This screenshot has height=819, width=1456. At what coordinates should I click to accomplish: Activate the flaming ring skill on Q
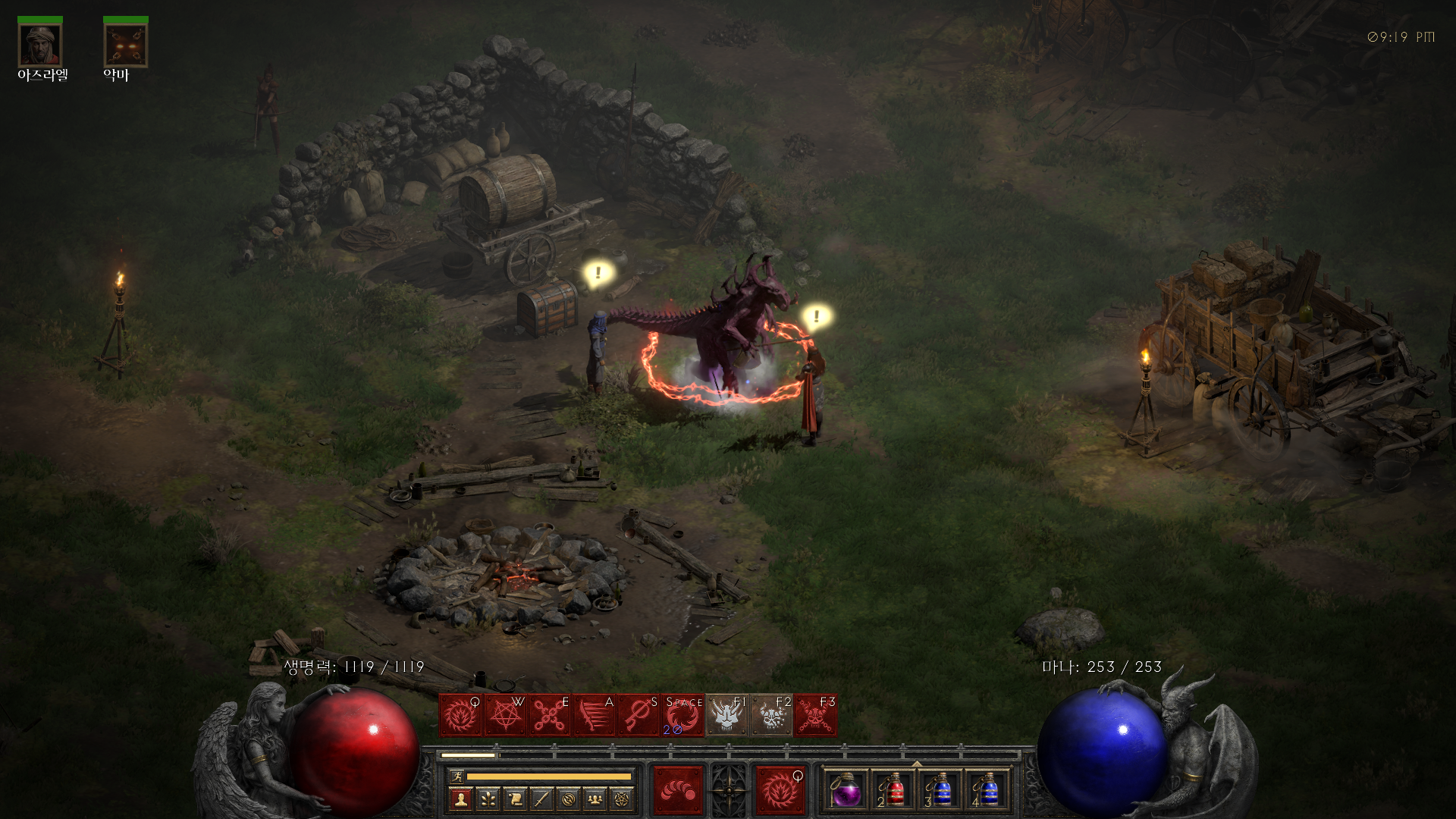460,715
